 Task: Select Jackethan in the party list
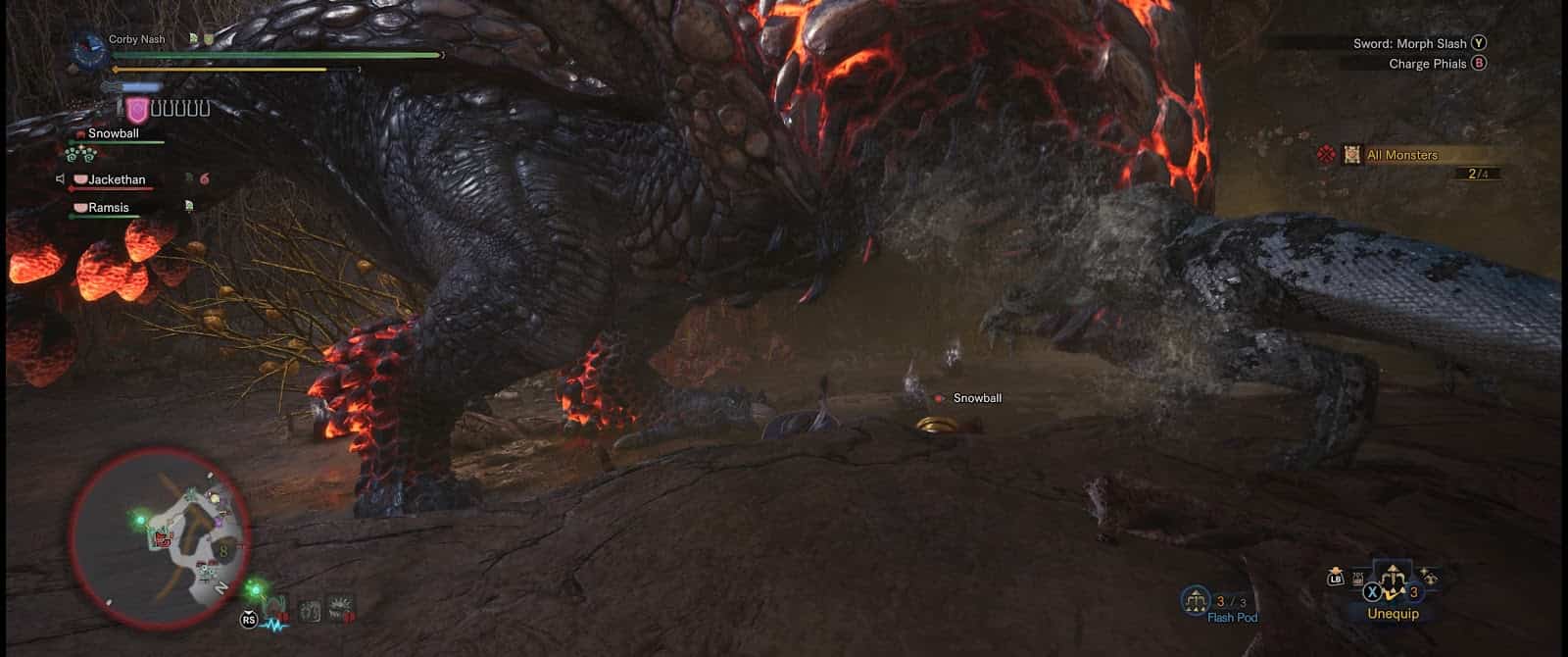pyautogui.click(x=117, y=179)
